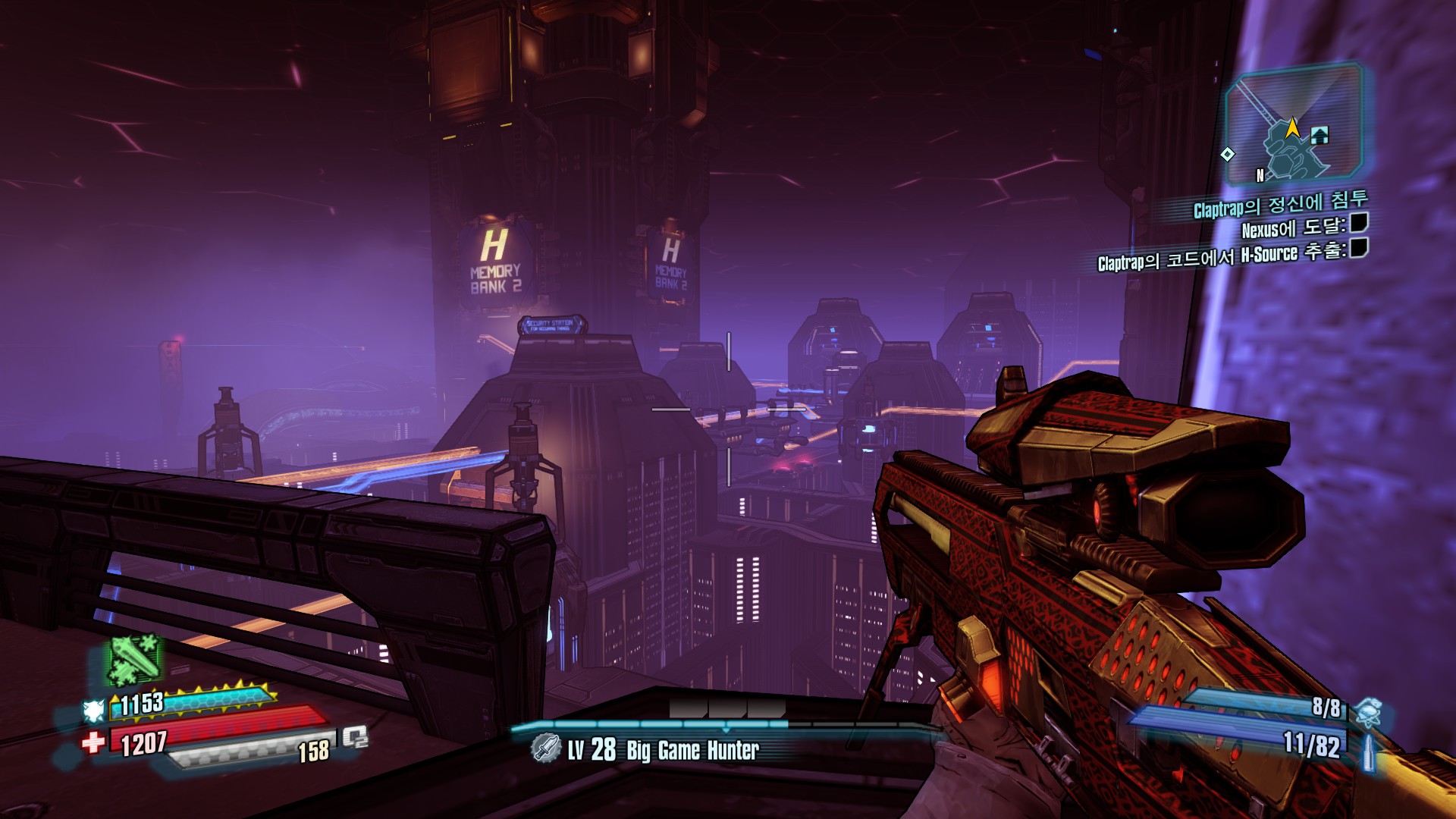The width and height of the screenshot is (1456, 819).
Task: Tick the 'H-Source 추출' objective checkbox
Action: coord(1359,248)
